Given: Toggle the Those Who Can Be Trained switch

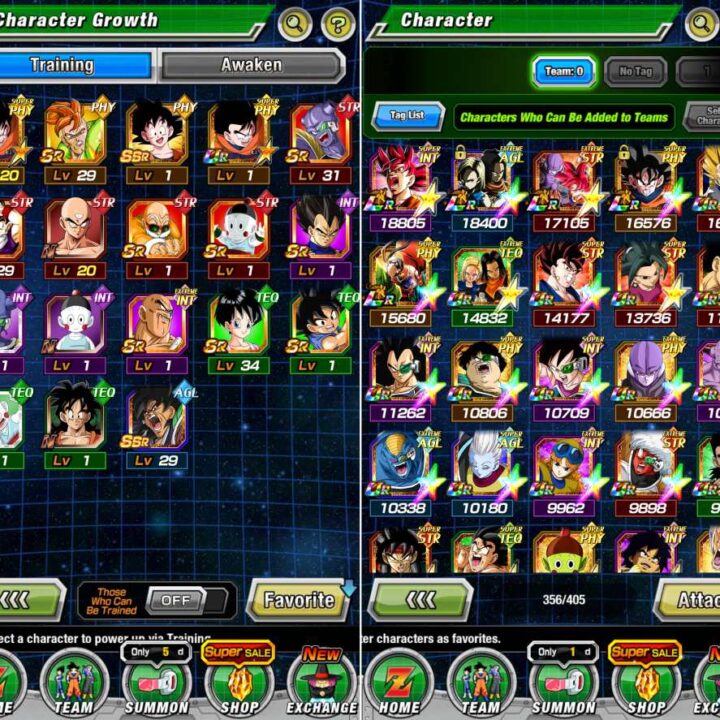Looking at the screenshot, I should click(x=174, y=600).
